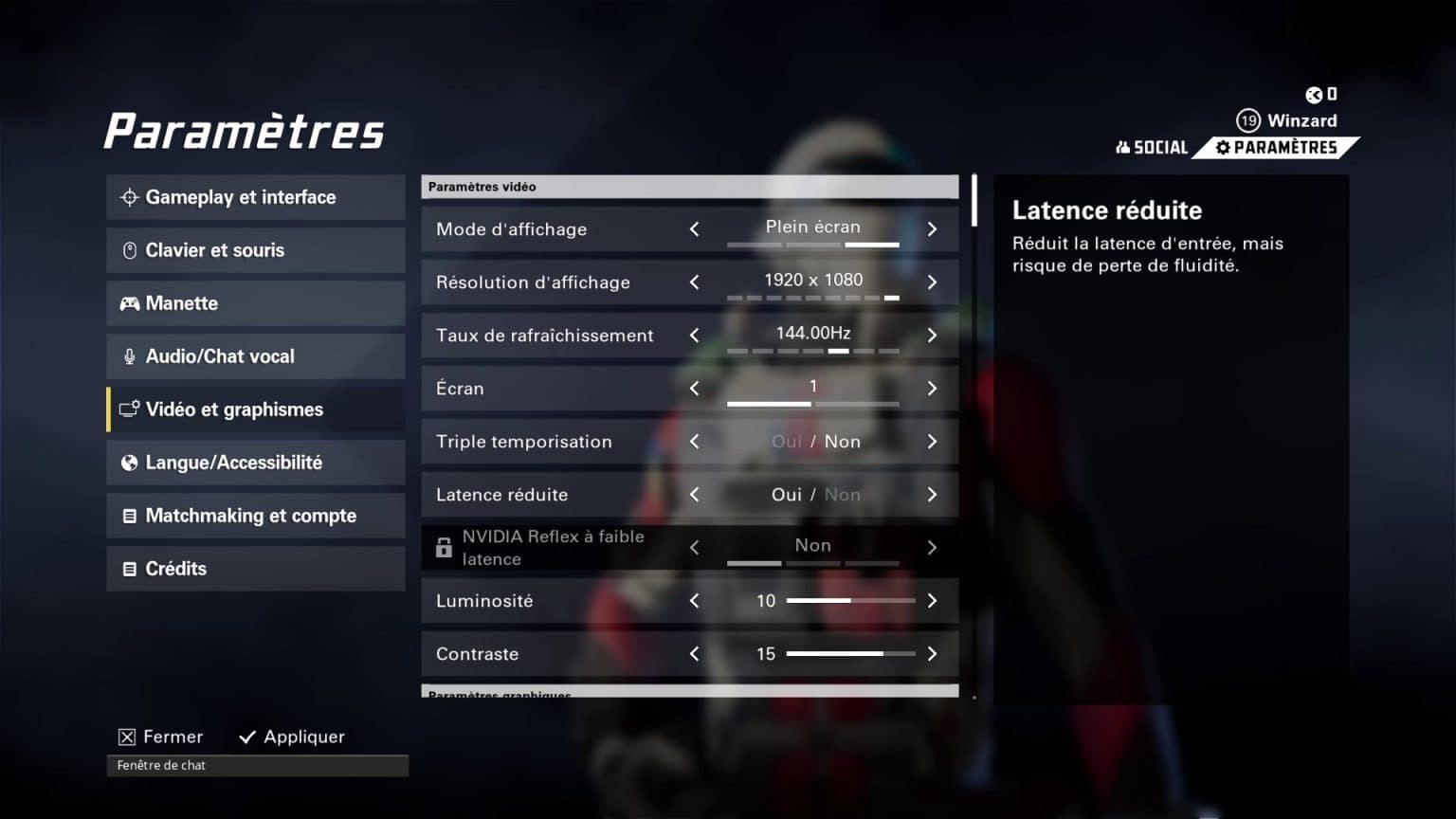Click the right arrow on Taux de rafraîchissement
Image resolution: width=1456 pixels, height=819 pixels.
(x=932, y=335)
